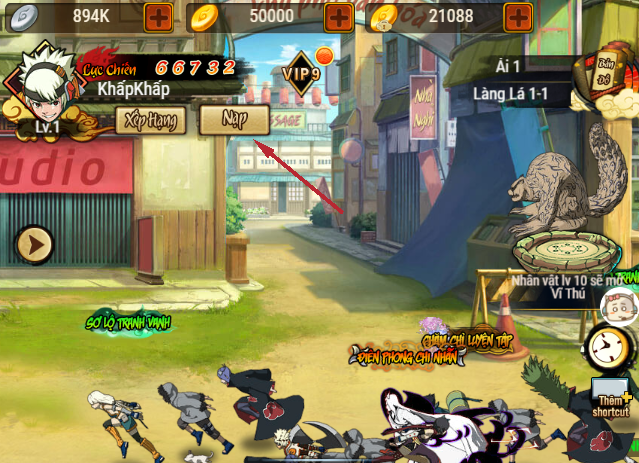Expand the side arrow menu button

point(34,243)
